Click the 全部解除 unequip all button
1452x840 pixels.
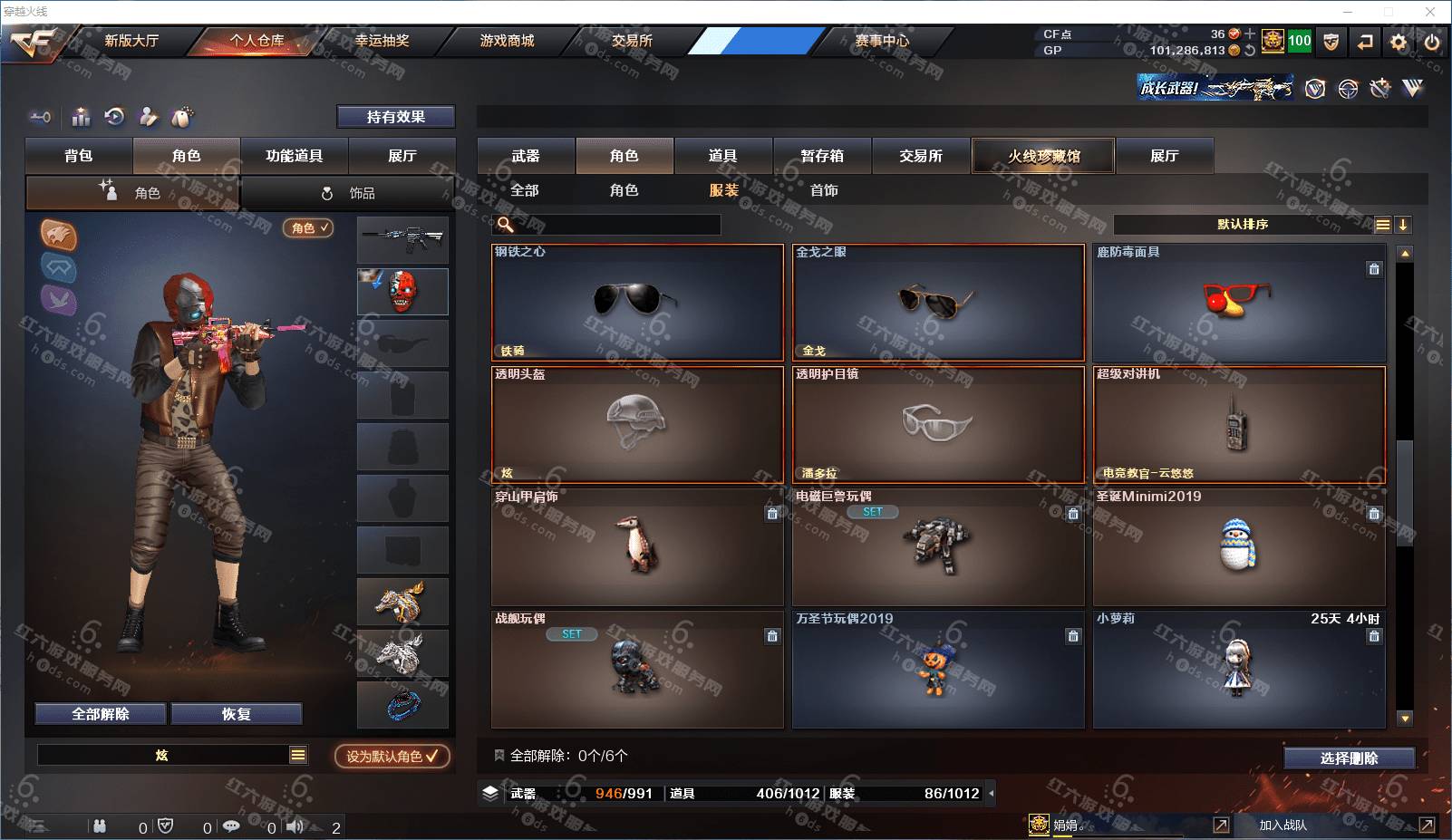tap(101, 714)
